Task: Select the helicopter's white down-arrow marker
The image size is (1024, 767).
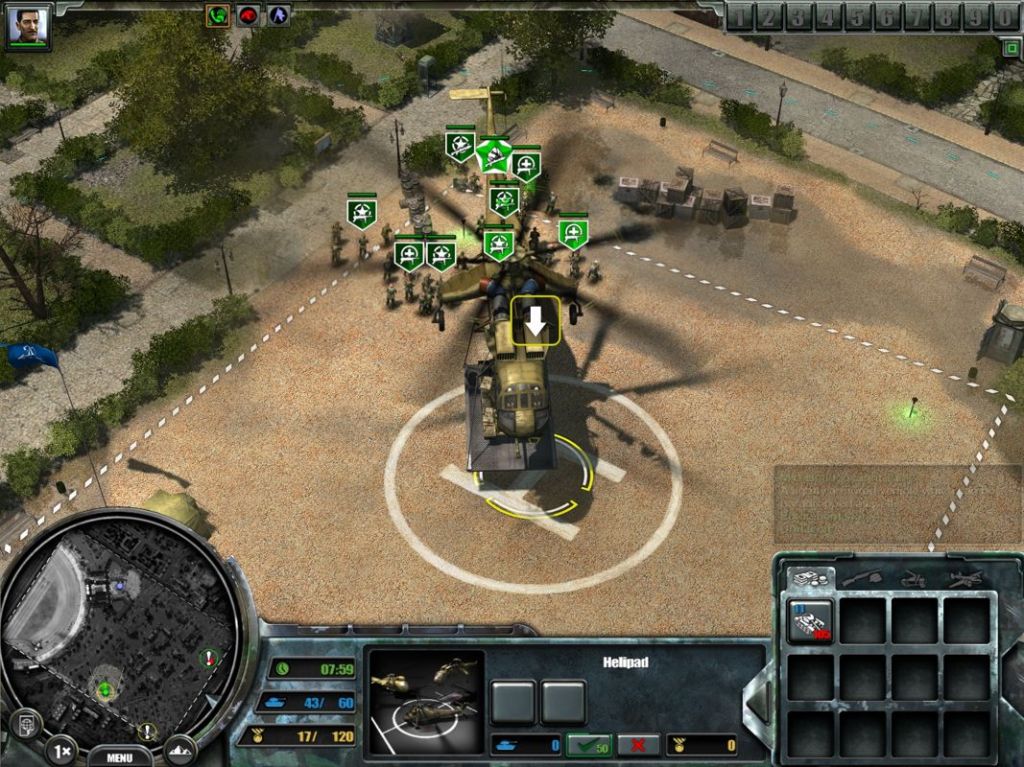Action: [536, 320]
